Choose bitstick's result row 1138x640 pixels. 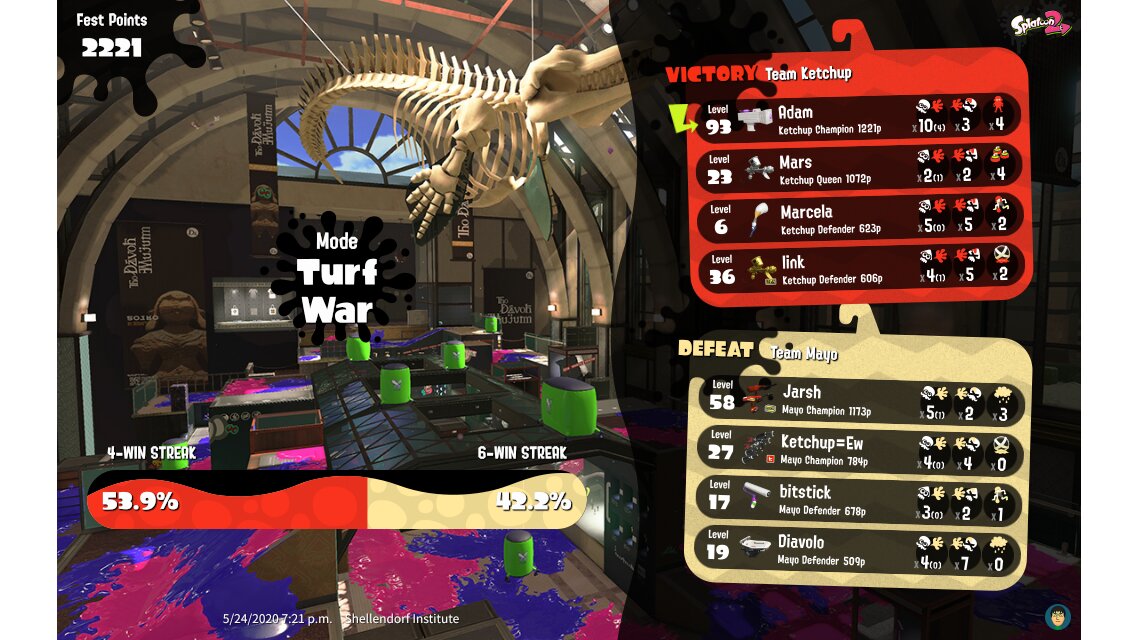(861, 500)
